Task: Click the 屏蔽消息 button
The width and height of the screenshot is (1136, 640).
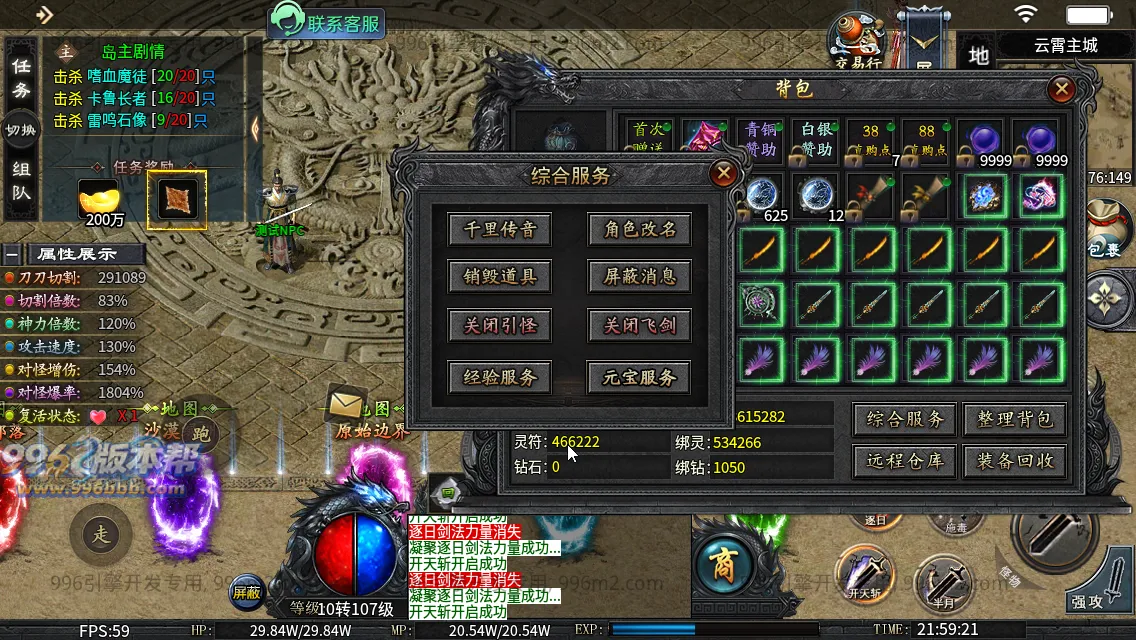Action: click(639, 277)
